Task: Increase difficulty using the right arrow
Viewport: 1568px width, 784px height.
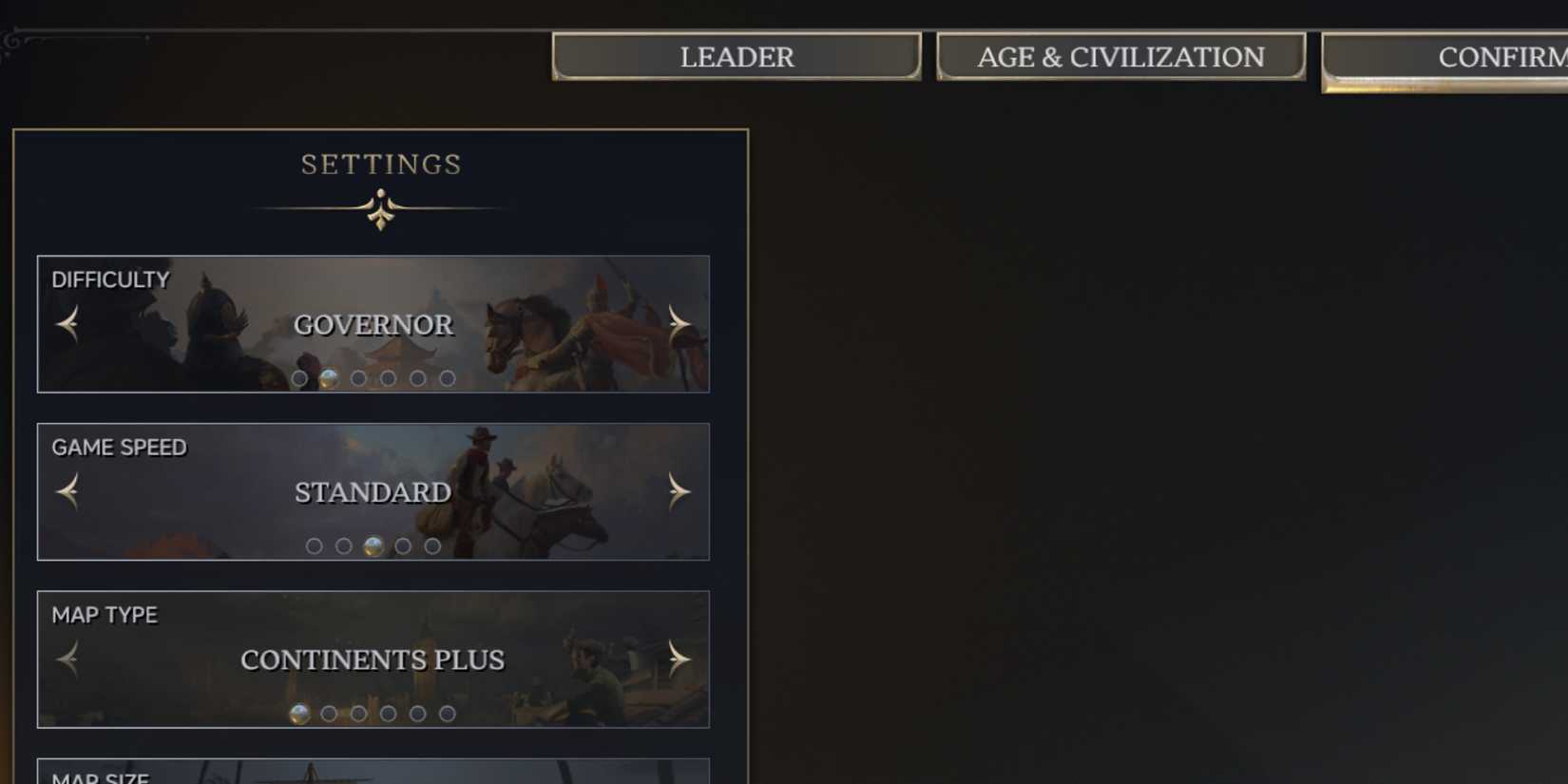Action: coord(679,323)
